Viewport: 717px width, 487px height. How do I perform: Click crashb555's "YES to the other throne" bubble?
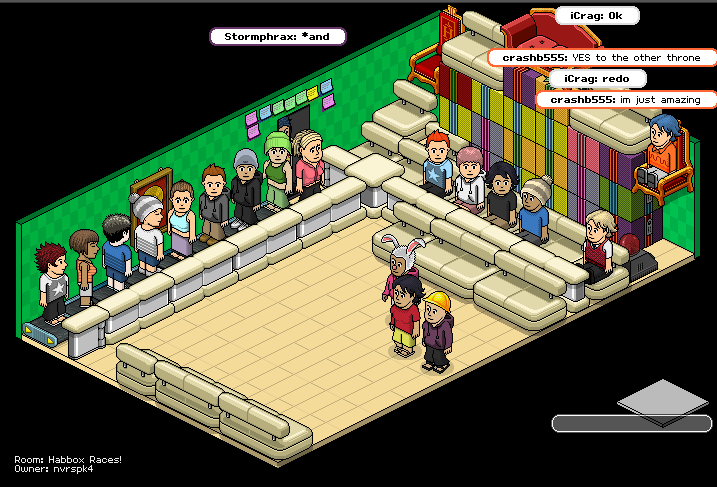pyautogui.click(x=602, y=58)
